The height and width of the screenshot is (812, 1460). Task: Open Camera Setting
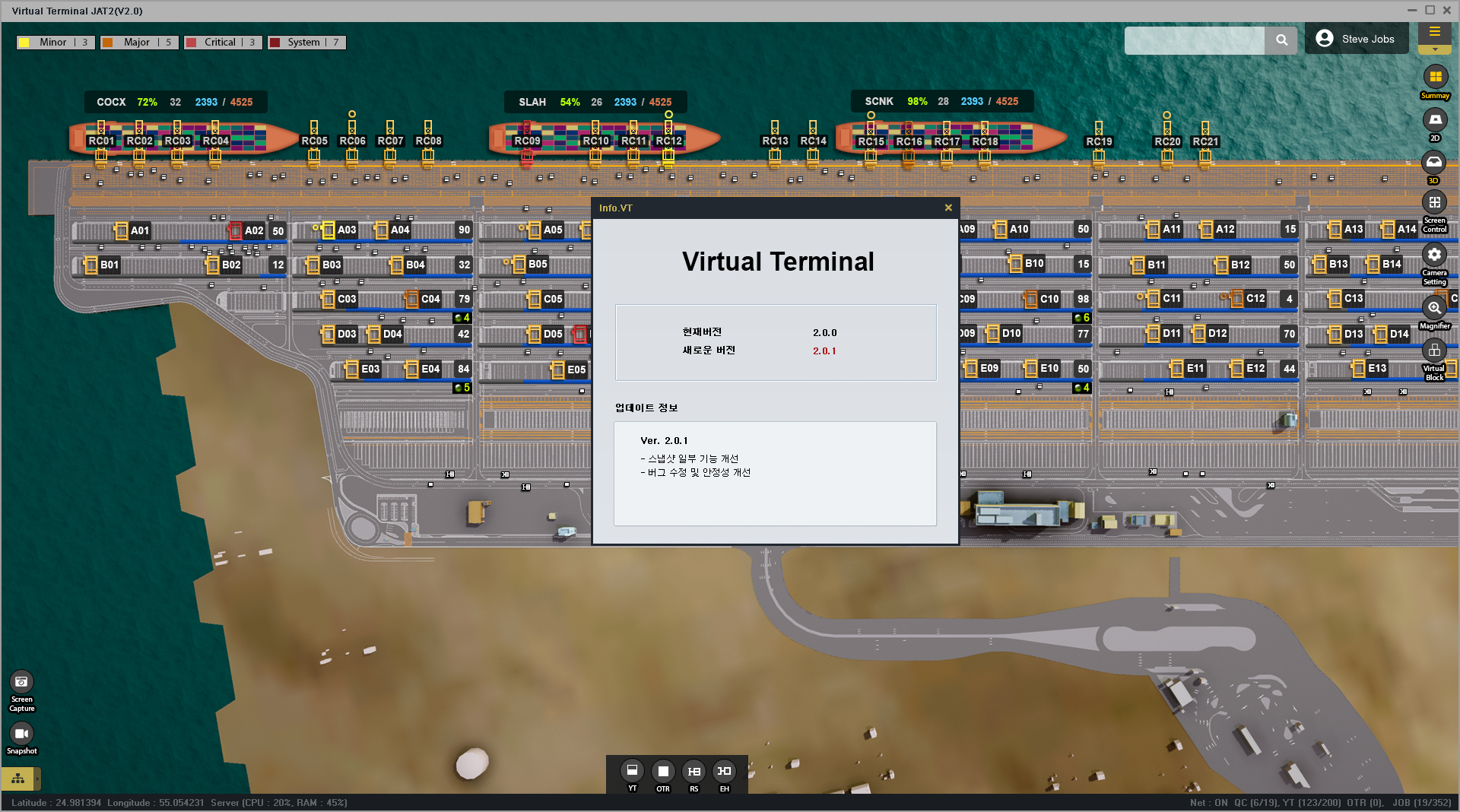click(x=1434, y=255)
